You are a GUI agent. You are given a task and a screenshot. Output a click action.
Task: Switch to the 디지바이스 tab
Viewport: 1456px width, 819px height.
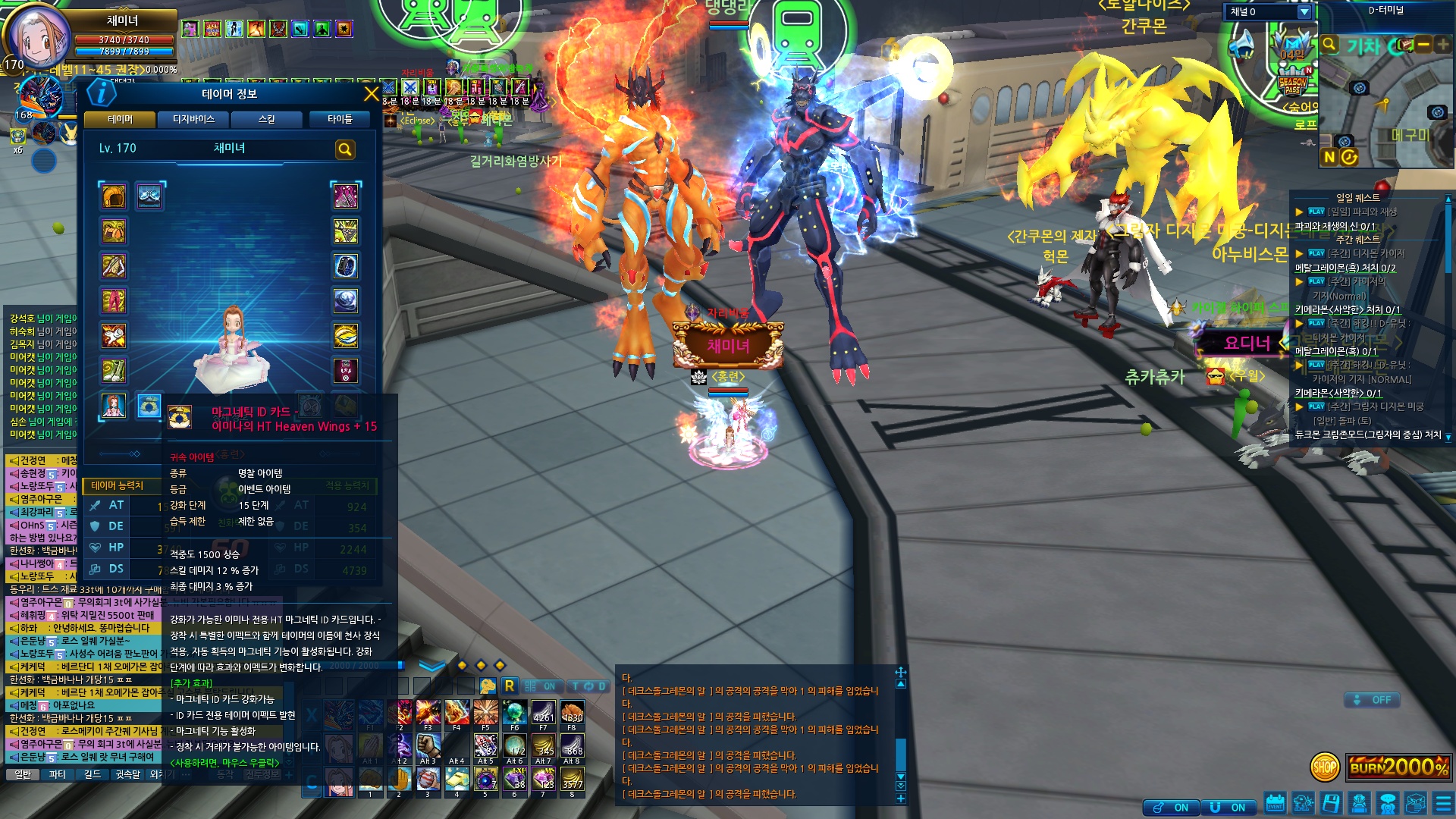coord(193,120)
